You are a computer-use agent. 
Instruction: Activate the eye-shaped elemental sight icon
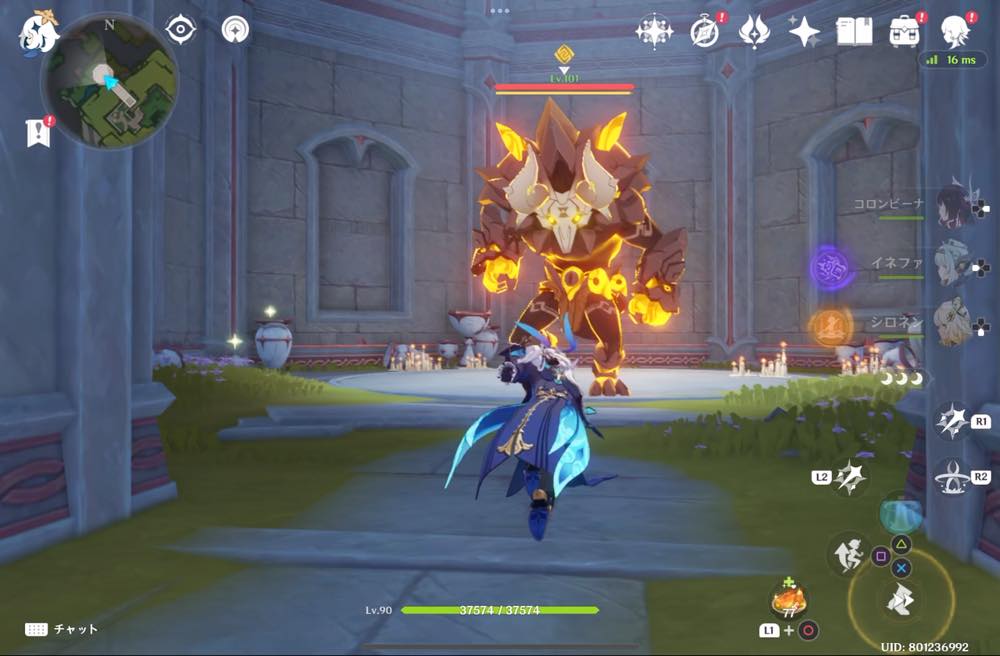(x=180, y=30)
